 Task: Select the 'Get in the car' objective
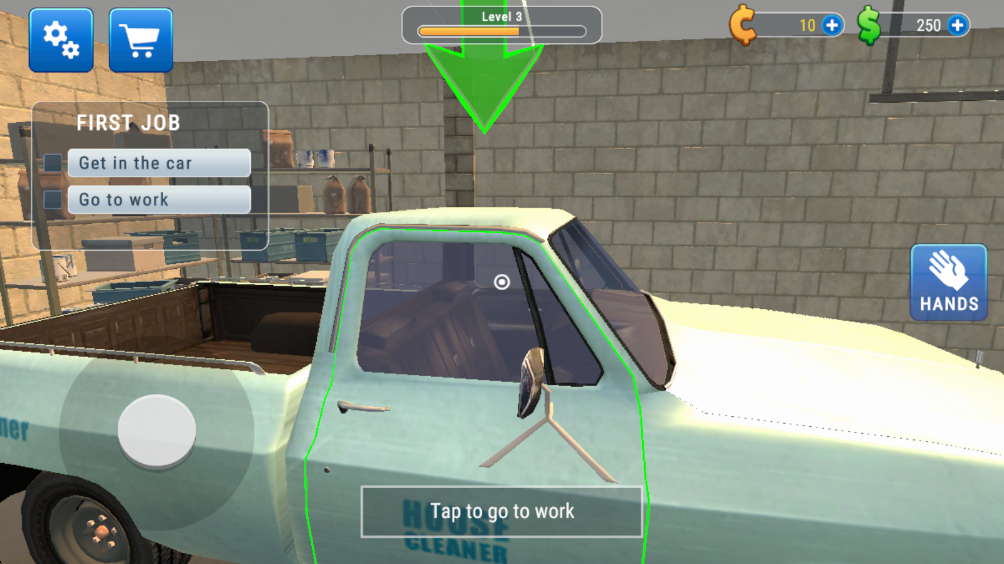point(158,163)
